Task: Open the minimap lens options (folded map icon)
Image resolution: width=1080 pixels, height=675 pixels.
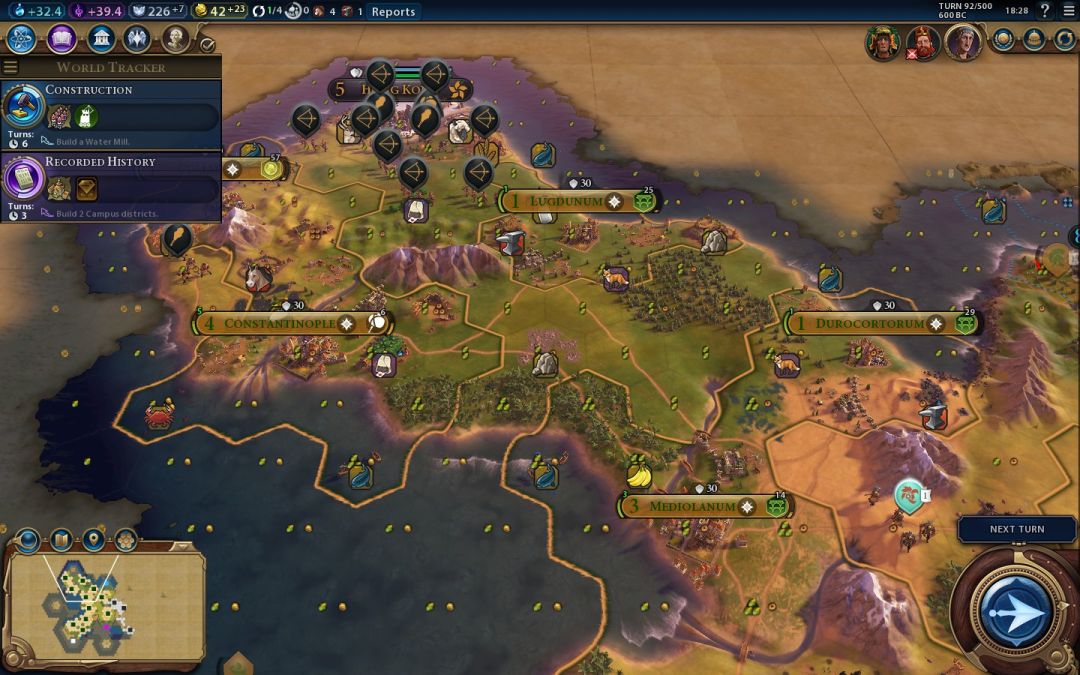Action: [61, 541]
